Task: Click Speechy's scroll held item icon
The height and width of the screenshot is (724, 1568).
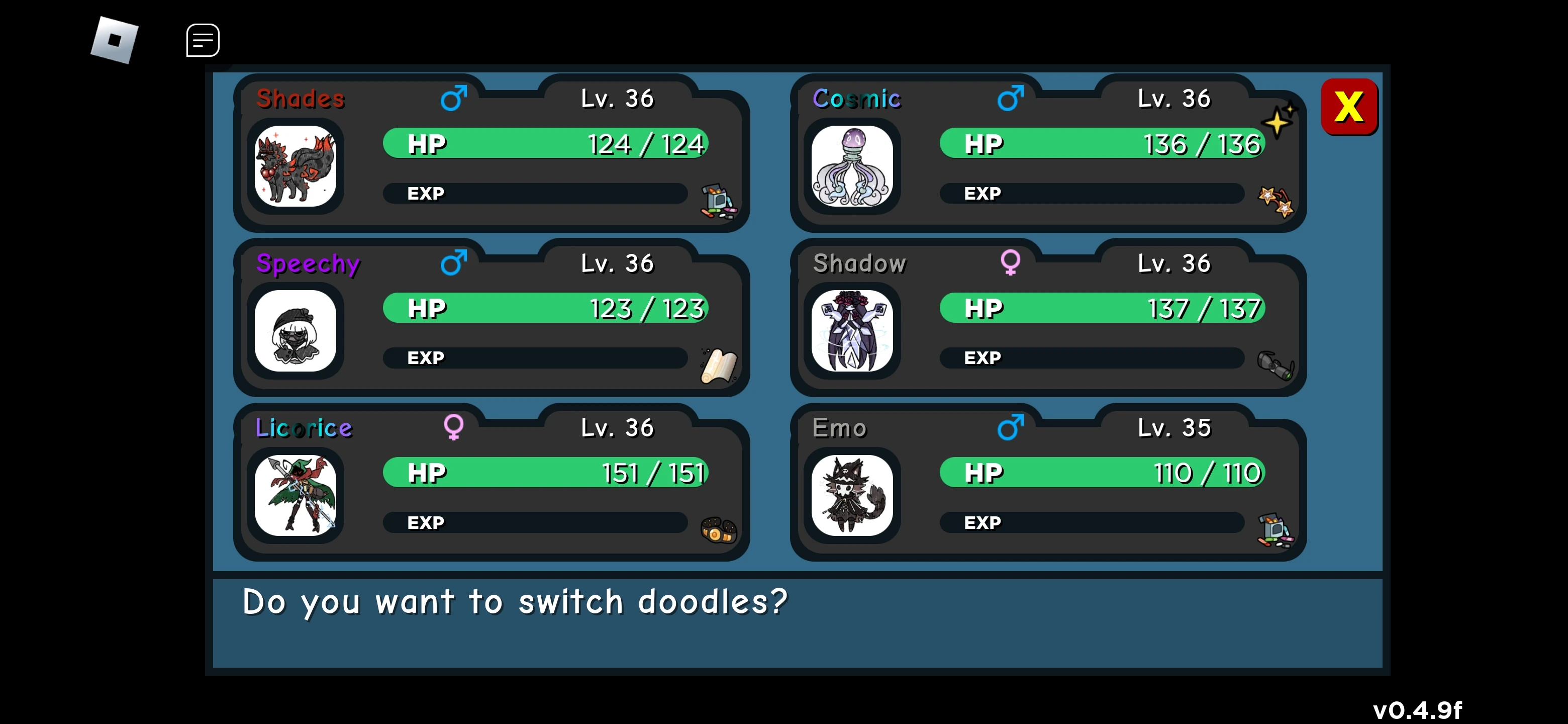Action: click(718, 366)
